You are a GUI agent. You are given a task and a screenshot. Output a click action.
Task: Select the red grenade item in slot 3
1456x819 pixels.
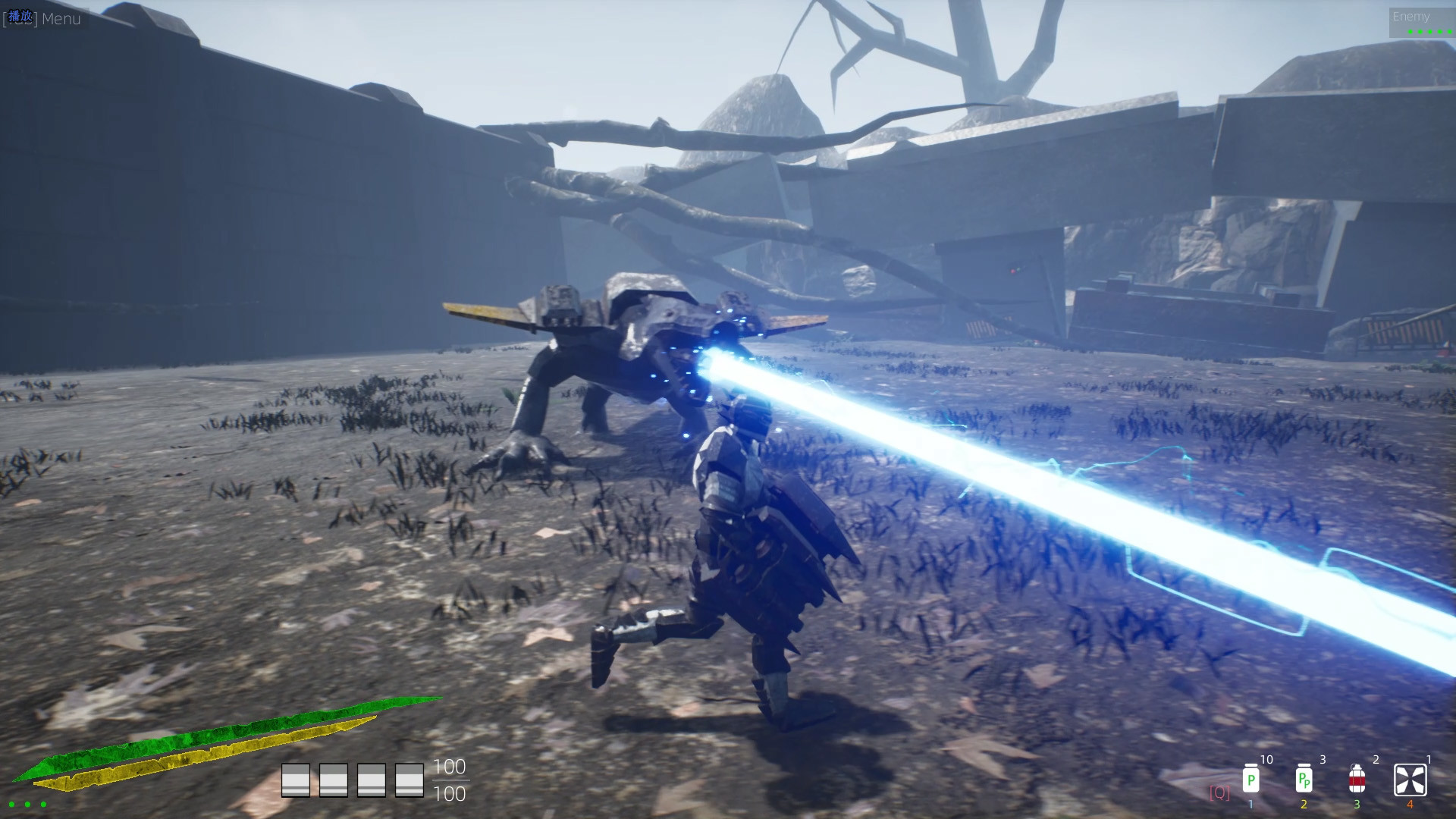pos(1357,781)
